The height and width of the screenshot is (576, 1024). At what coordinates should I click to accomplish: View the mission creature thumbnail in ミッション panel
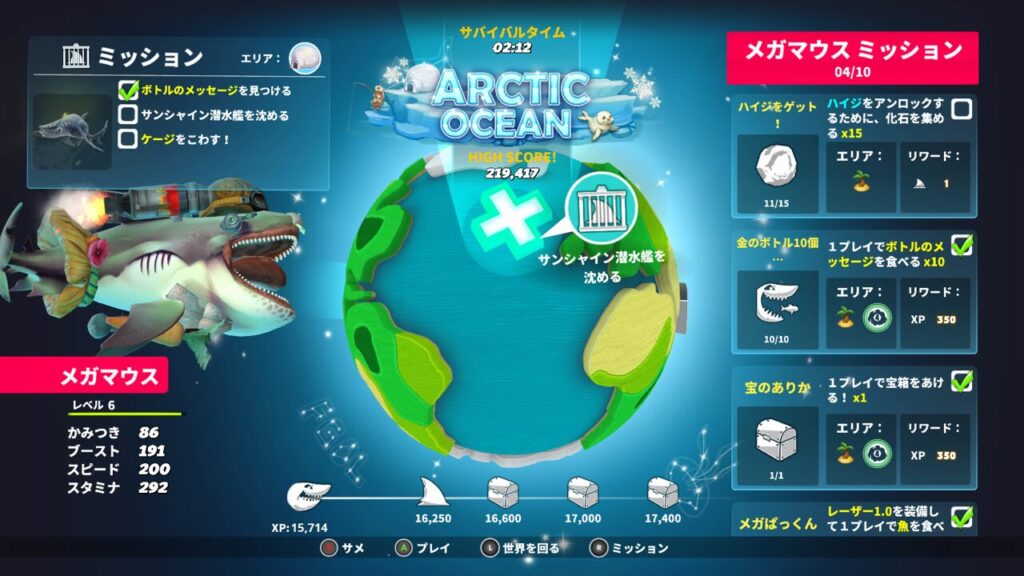pos(72,132)
